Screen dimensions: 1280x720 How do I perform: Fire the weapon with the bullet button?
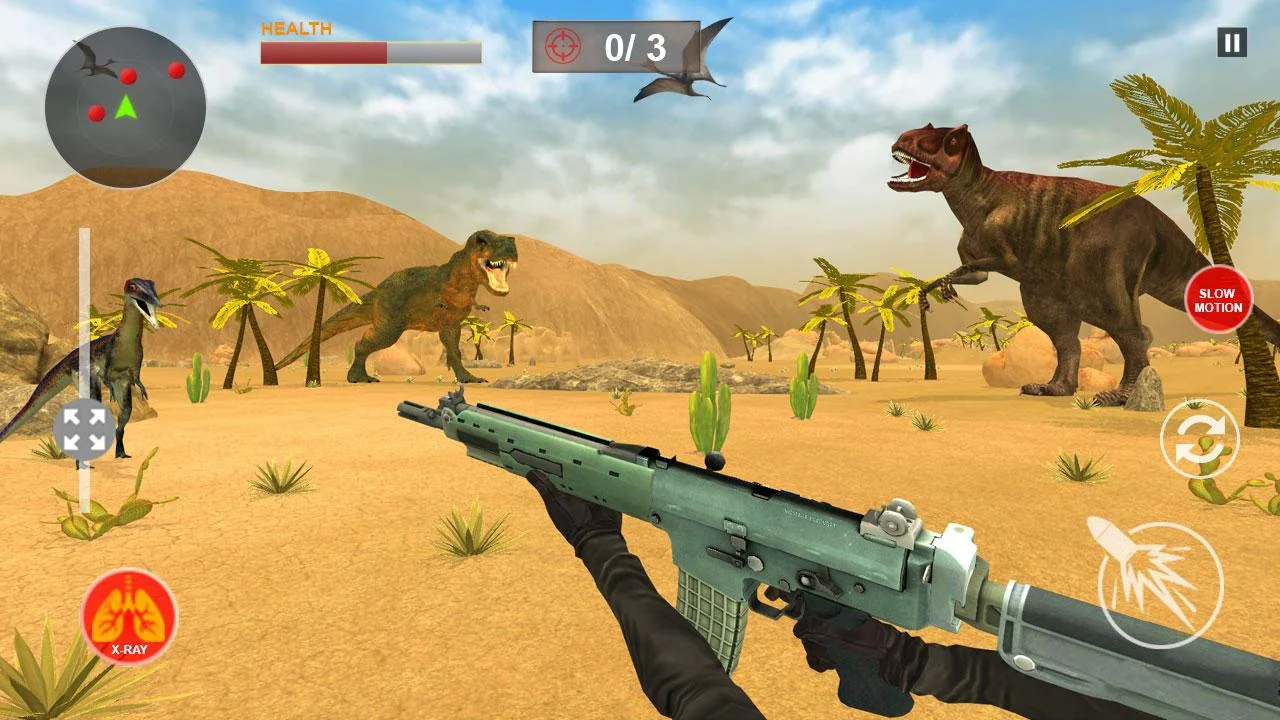coord(1160,584)
